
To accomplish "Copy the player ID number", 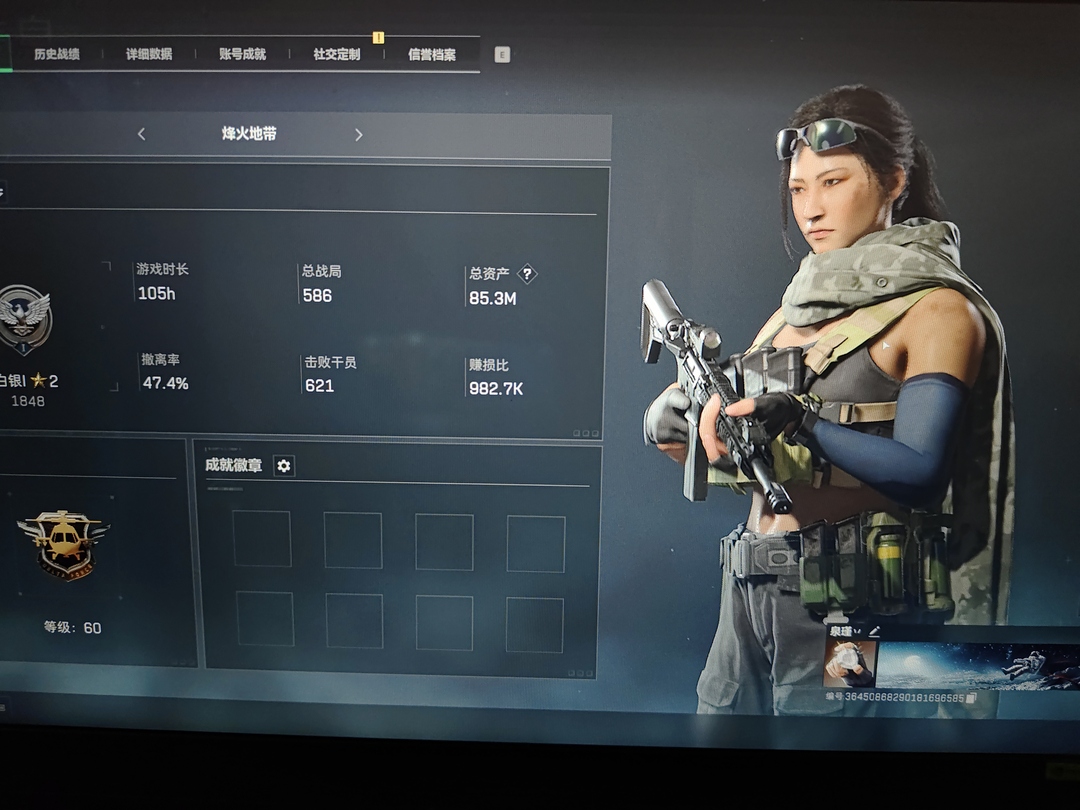I will (970, 697).
